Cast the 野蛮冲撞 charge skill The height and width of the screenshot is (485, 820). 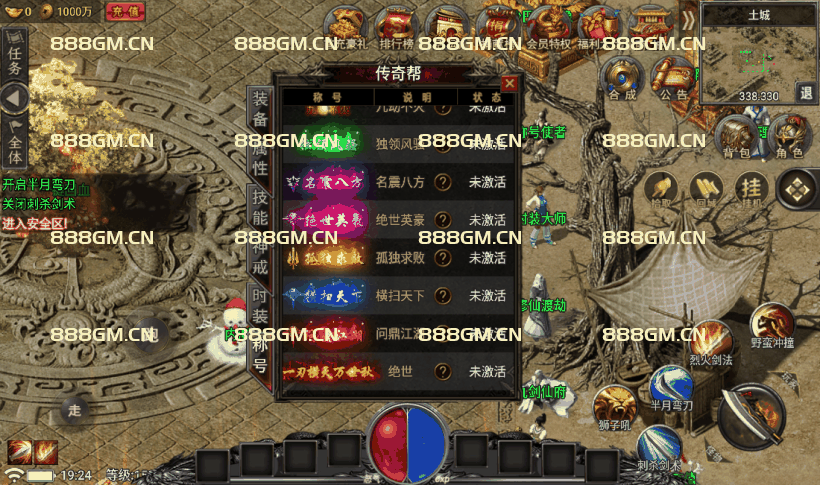click(773, 326)
